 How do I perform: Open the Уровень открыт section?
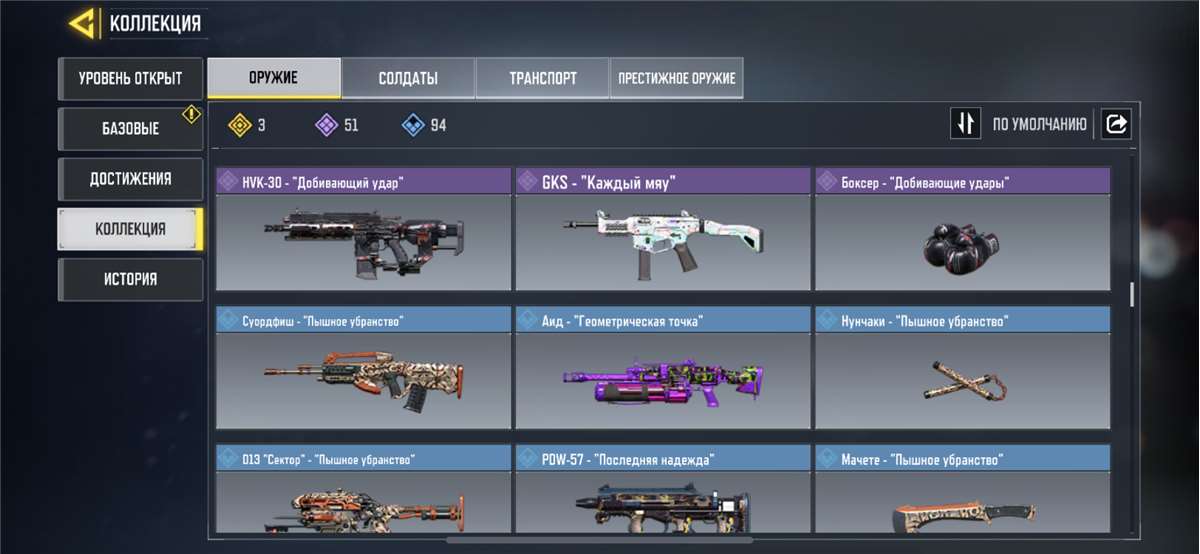pyautogui.click(x=130, y=78)
